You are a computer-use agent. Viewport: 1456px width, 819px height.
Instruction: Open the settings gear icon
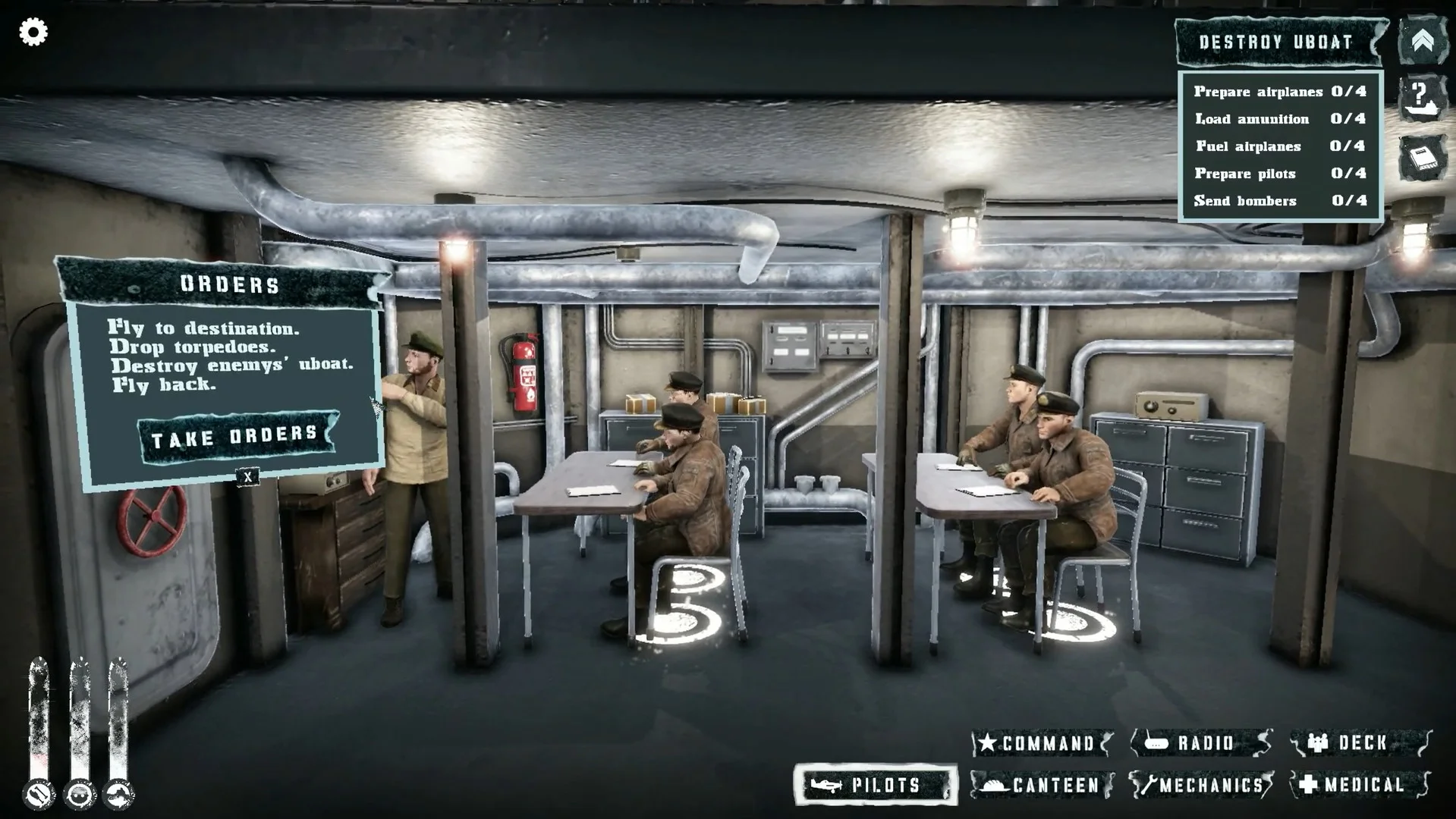[32, 32]
